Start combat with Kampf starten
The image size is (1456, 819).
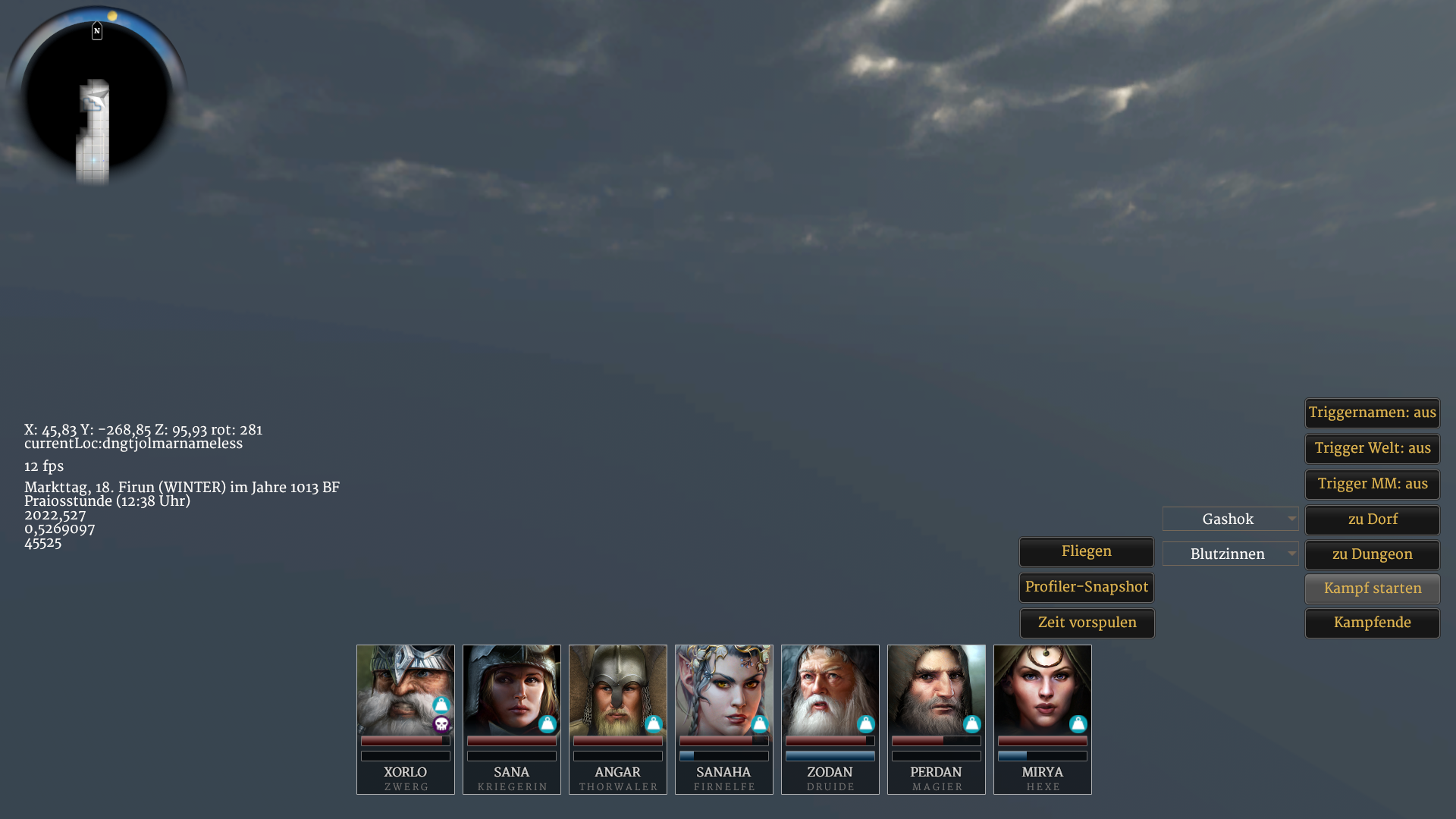click(1372, 589)
